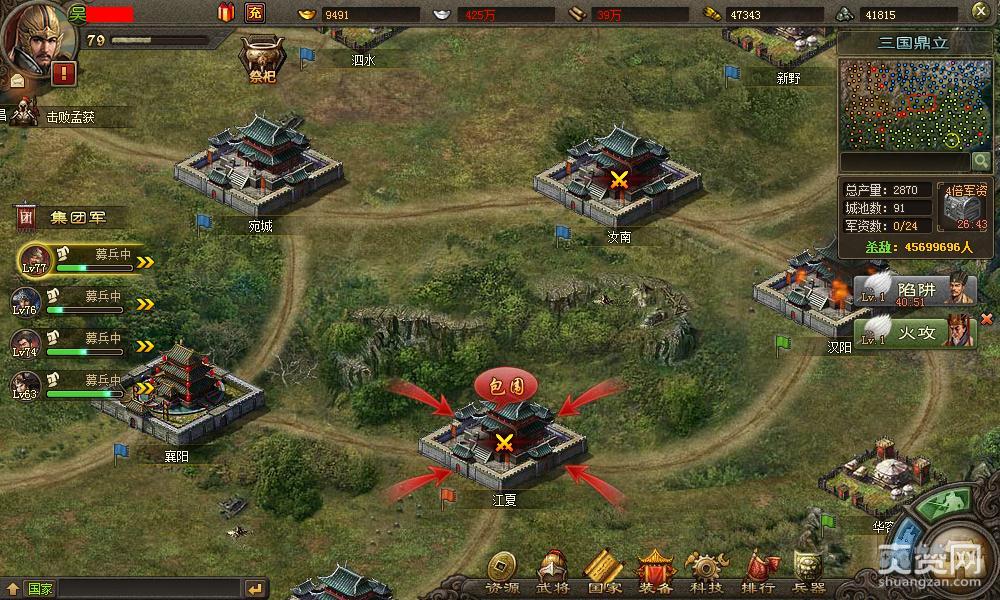
Task: Click the red exclamation alert icon
Action: 65,73
